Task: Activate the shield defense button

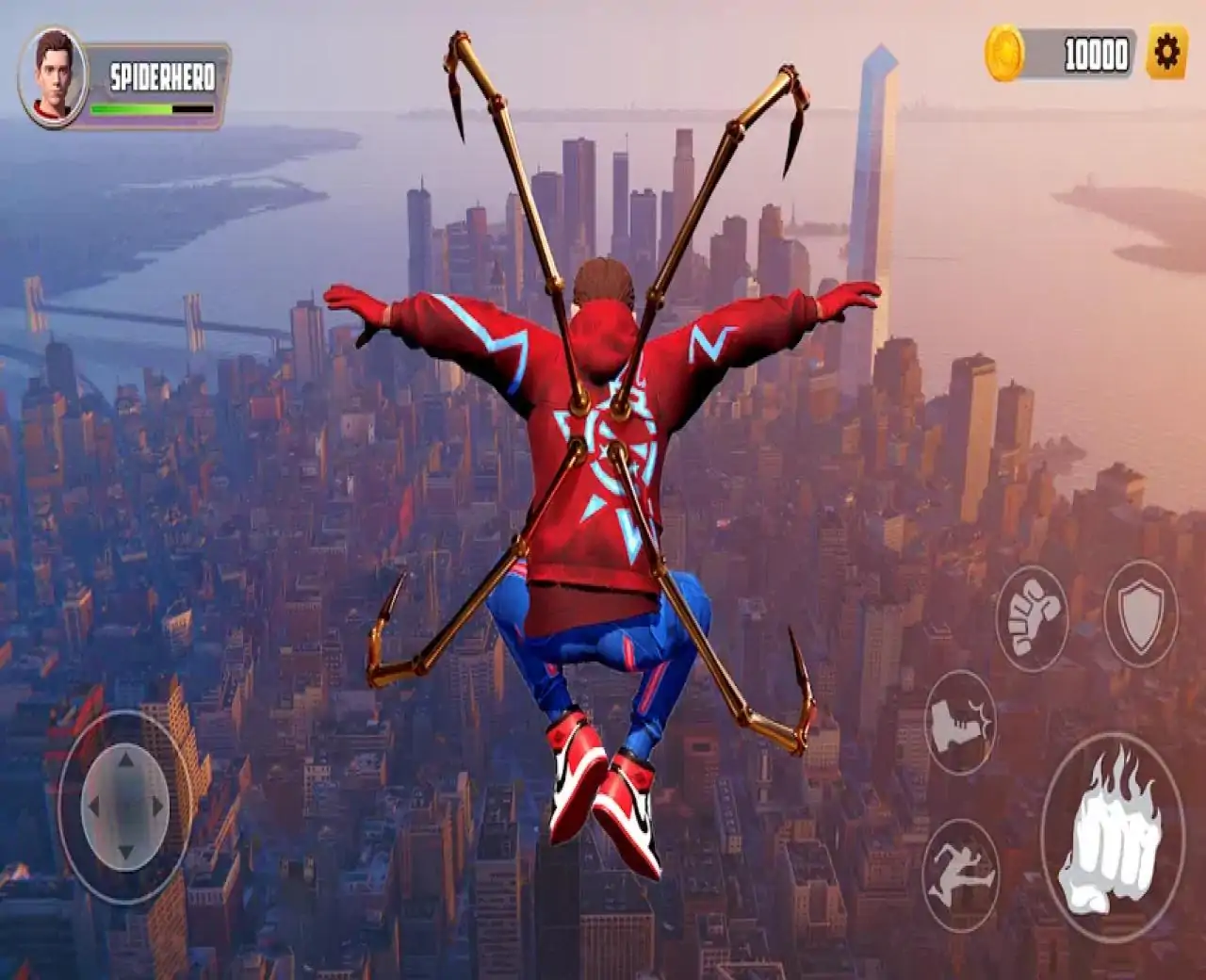Action: click(1140, 613)
